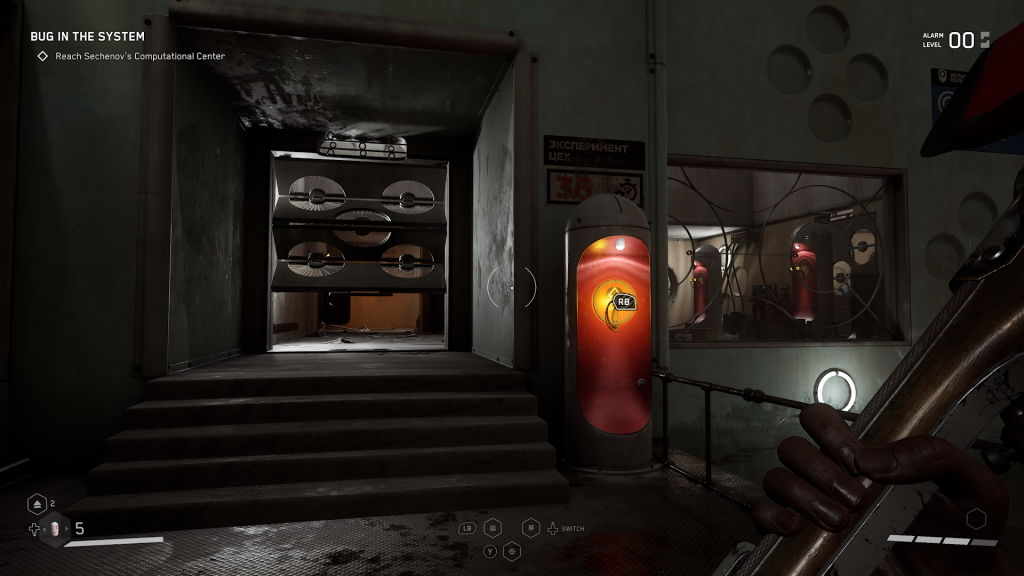Select the hexagon icon left of Switch
The height and width of the screenshot is (576, 1024).
tap(531, 527)
